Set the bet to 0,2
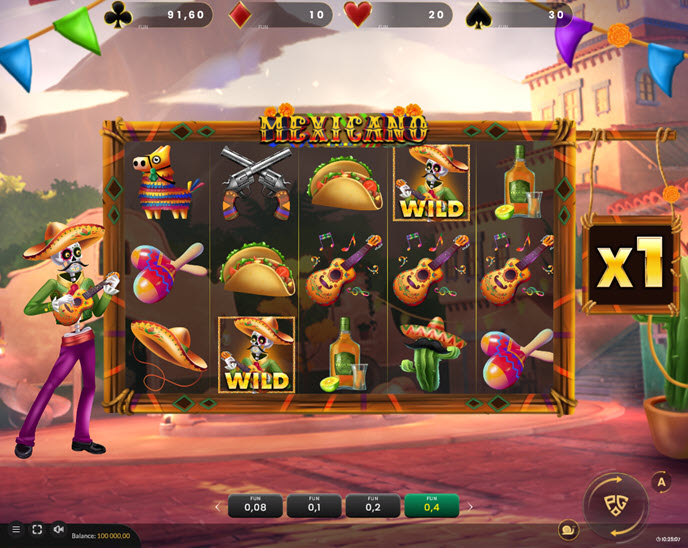Screen dimensions: 688x548 point(373,506)
